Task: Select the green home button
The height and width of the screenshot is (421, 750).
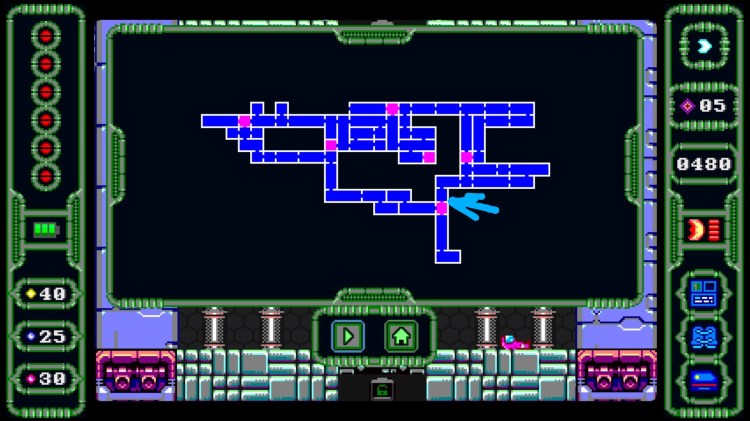Action: click(401, 336)
